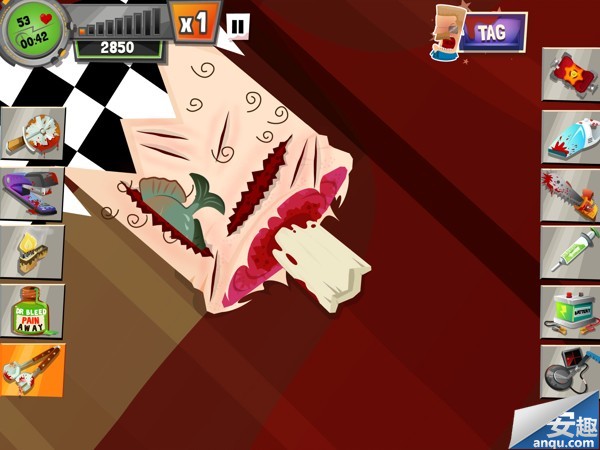
Task: Choose the green syringe tool
Action: (571, 252)
